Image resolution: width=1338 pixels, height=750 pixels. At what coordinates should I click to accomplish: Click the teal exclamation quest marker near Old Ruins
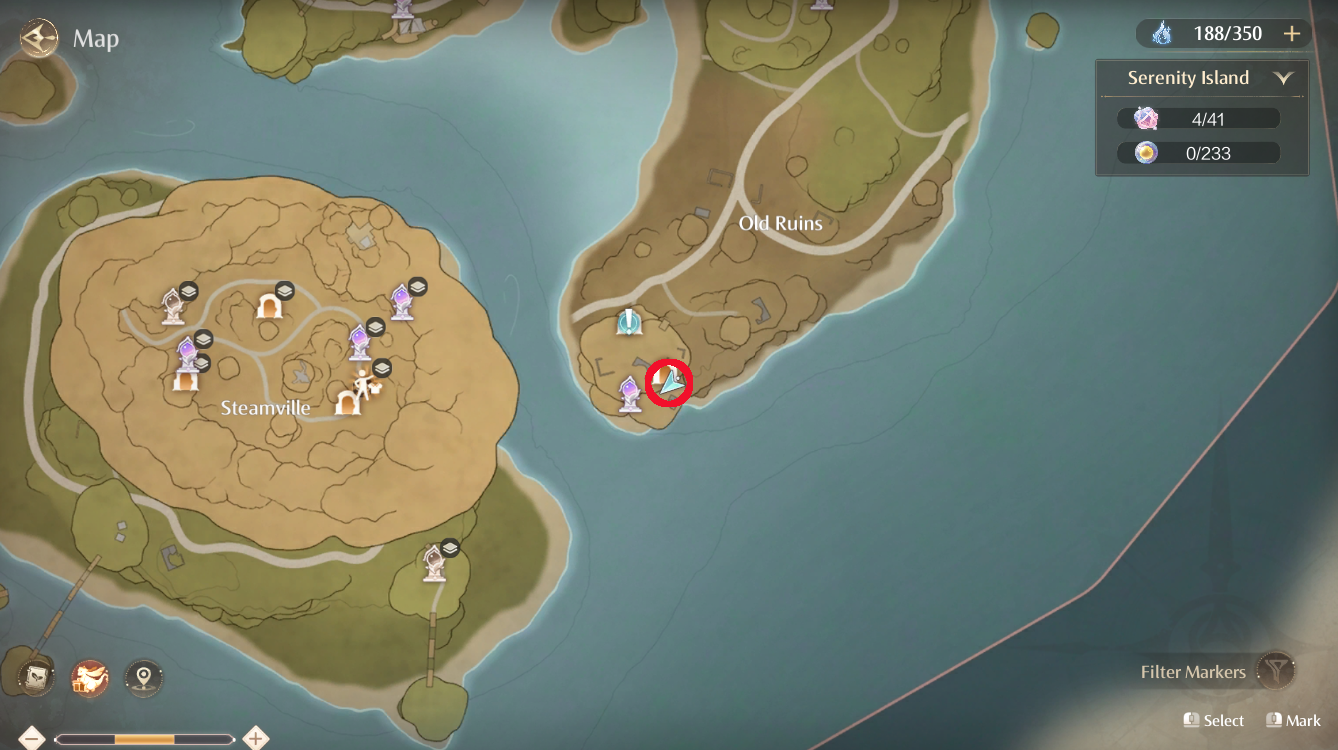click(630, 322)
